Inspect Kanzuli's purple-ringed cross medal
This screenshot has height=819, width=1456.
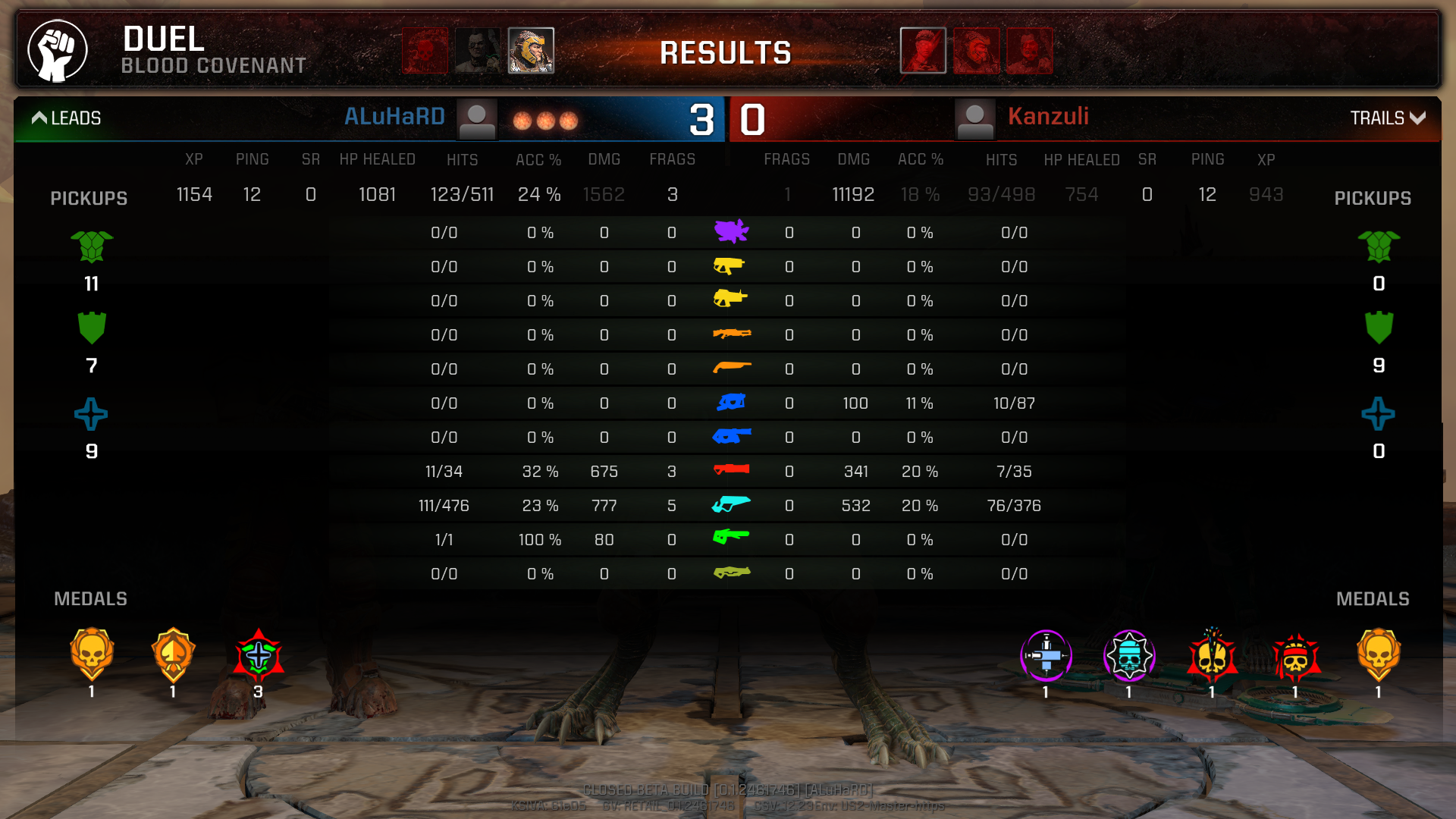tap(1046, 655)
